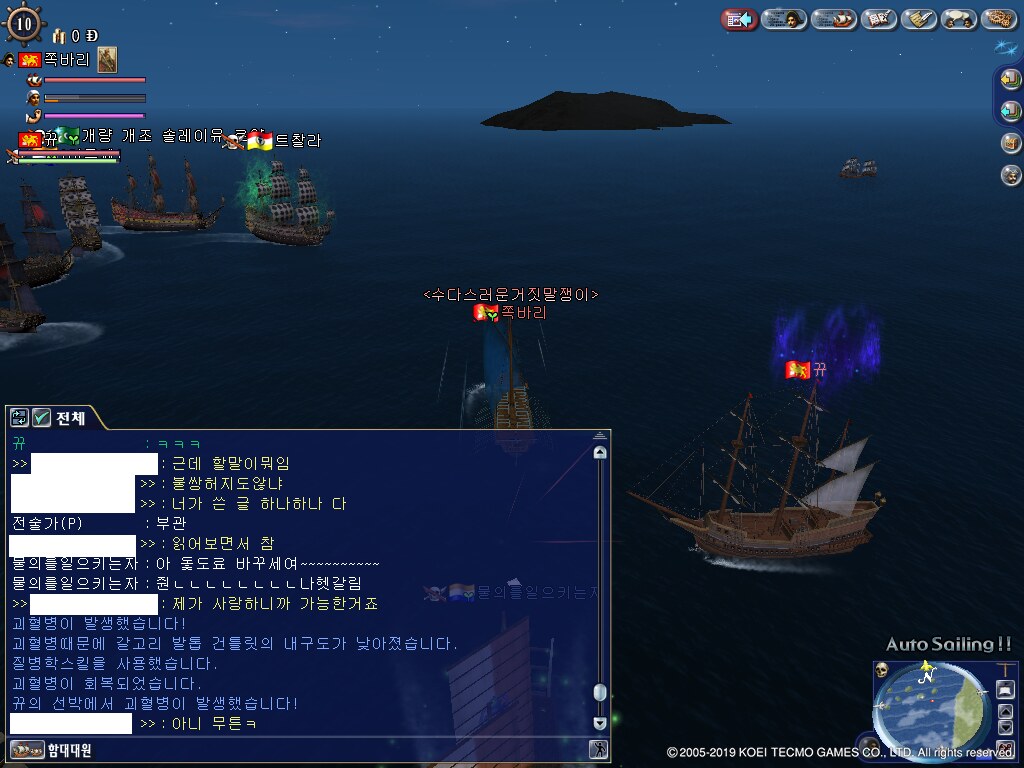Click the chat scrollbar's down arrow
The width and height of the screenshot is (1024, 768).
[600, 723]
